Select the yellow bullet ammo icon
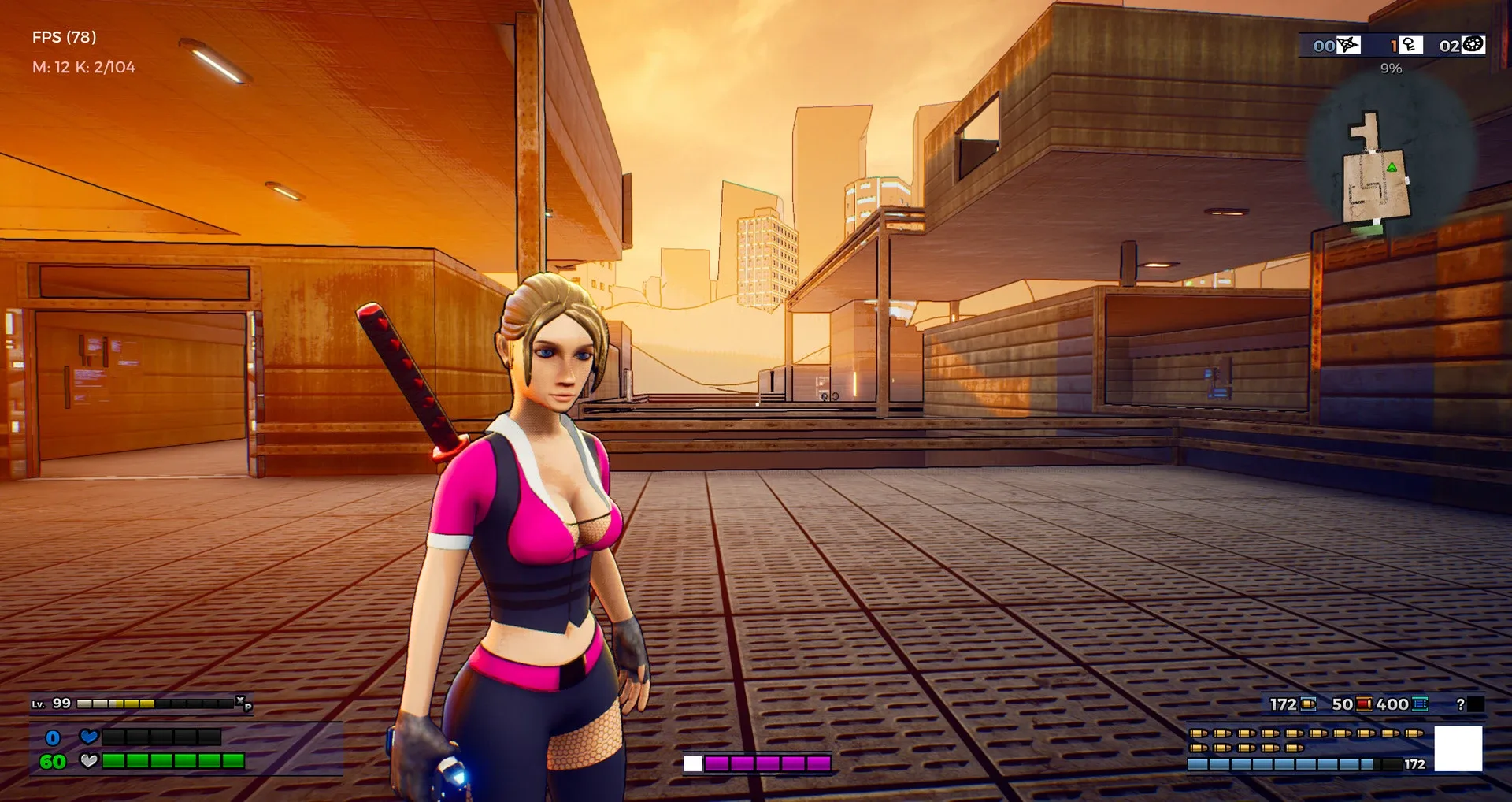The width and height of the screenshot is (1512, 802). click(1308, 704)
